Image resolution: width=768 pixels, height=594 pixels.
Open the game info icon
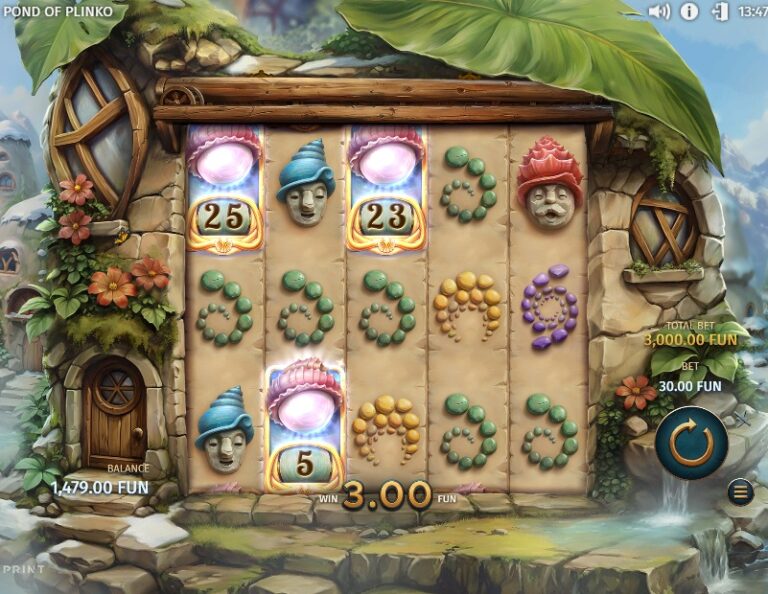pos(689,12)
